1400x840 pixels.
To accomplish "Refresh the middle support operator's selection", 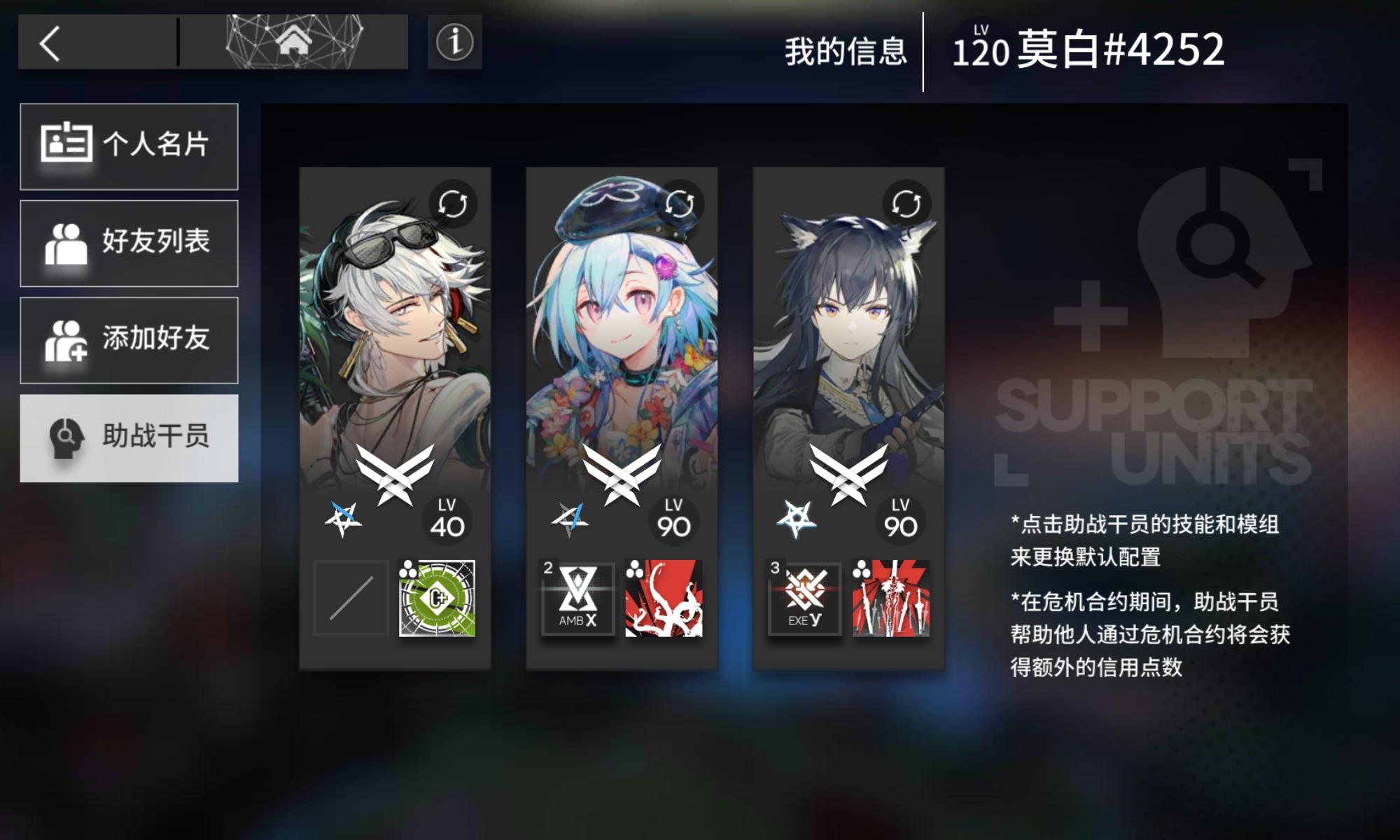I will pyautogui.click(x=680, y=203).
